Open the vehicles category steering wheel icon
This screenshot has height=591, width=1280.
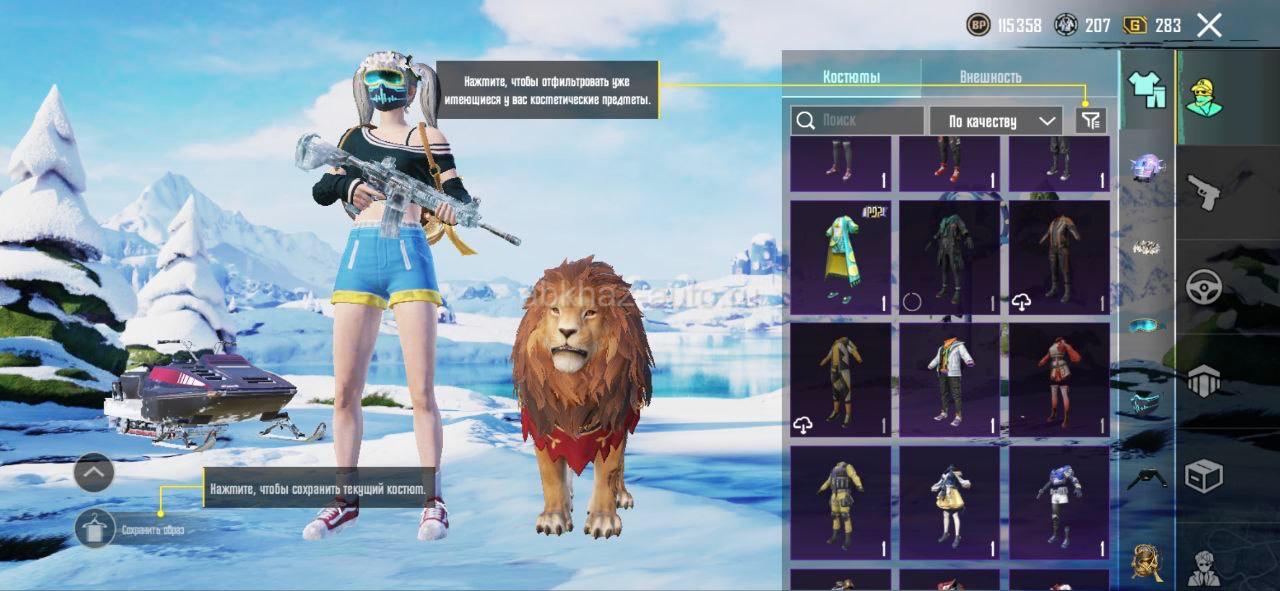[1203, 287]
